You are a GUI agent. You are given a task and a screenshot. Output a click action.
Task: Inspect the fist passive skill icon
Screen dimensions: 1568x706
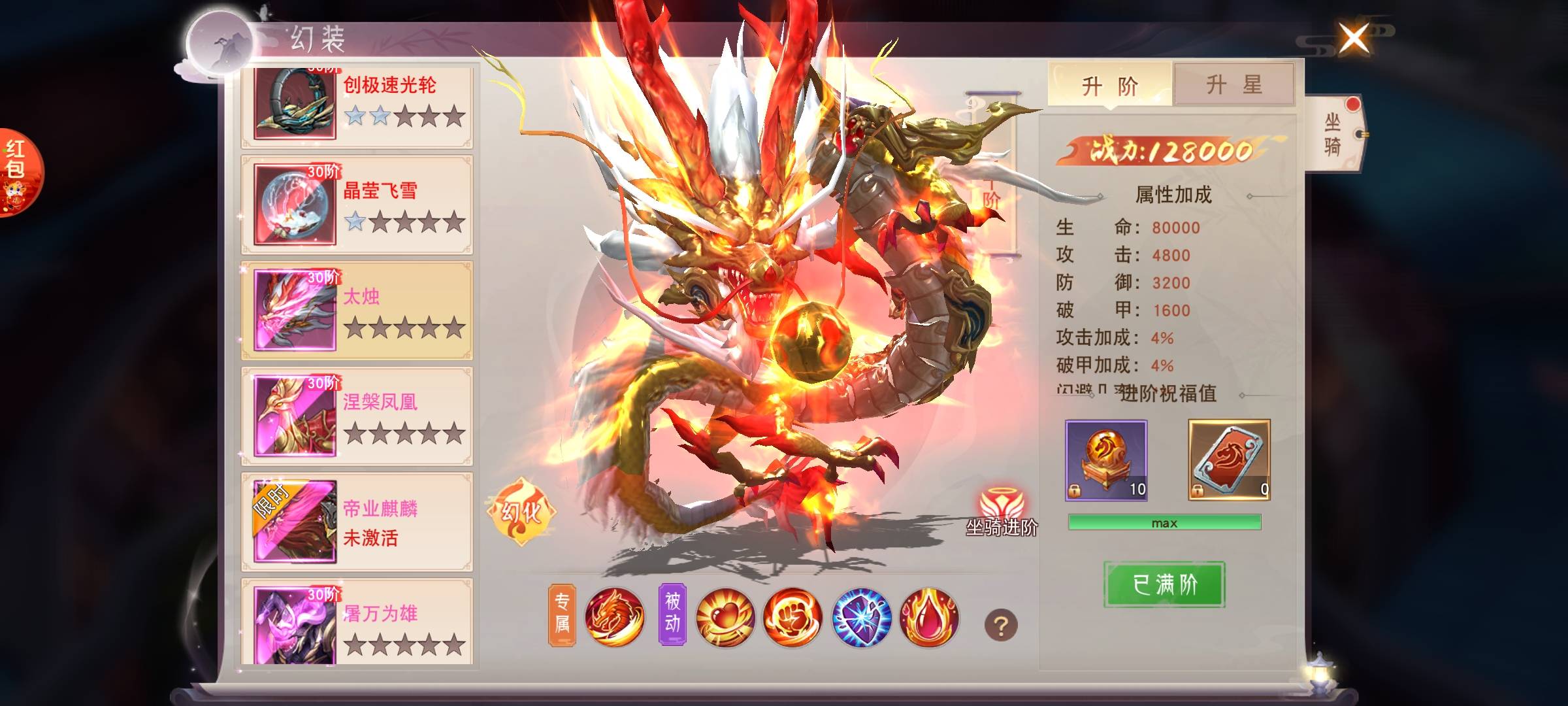[792, 618]
